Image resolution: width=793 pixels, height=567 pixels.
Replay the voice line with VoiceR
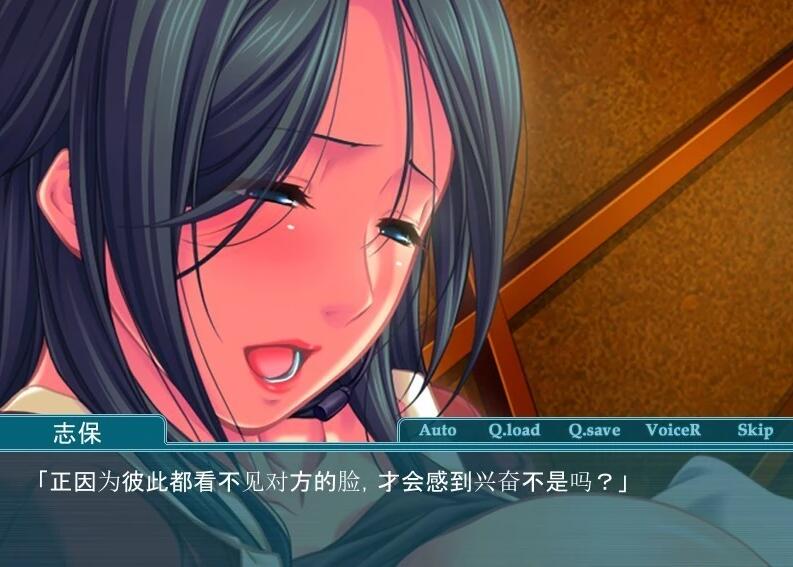673,431
